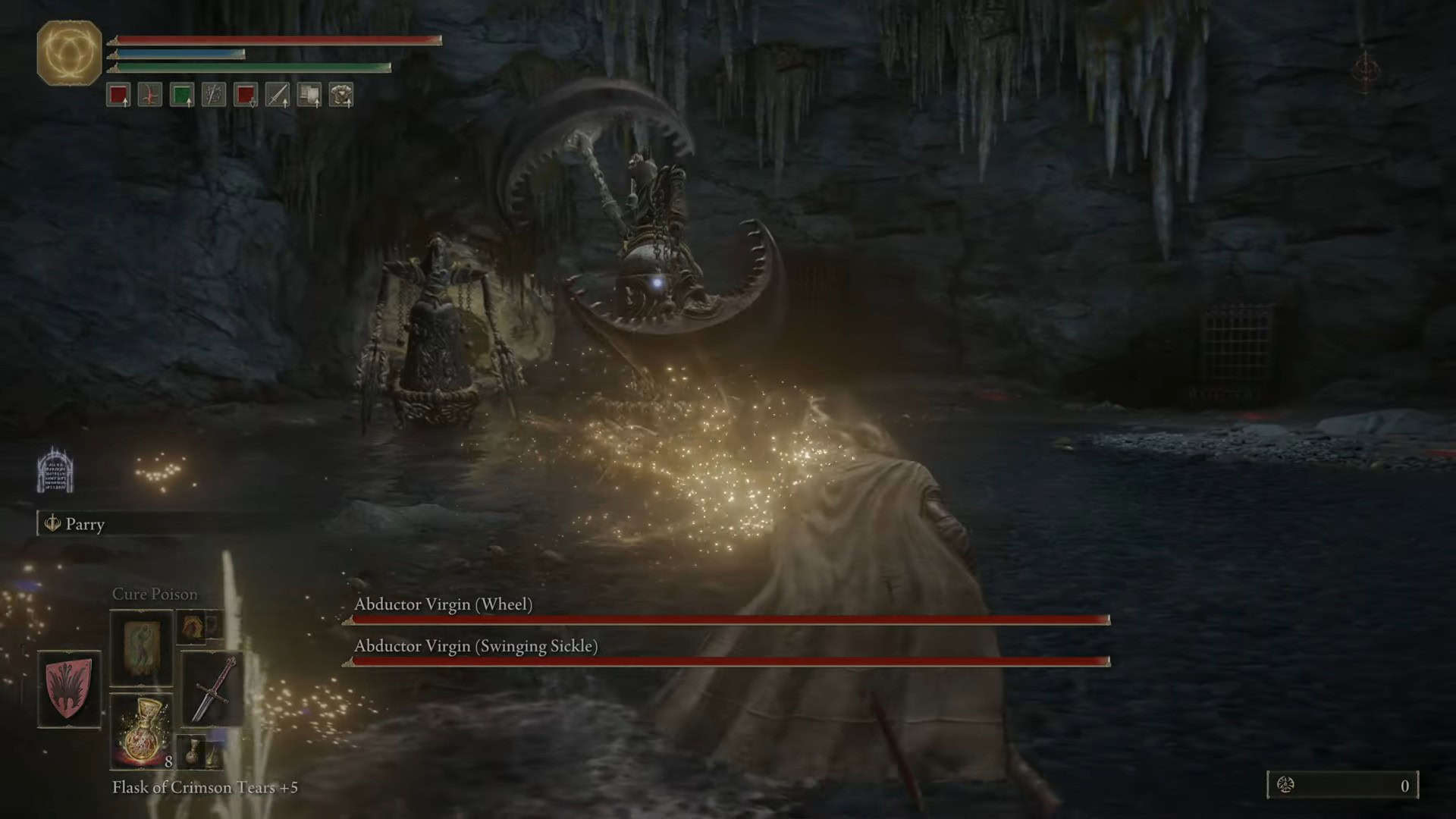The height and width of the screenshot is (819, 1456).
Task: Click the sword attack-up buff icon
Action: click(278, 95)
